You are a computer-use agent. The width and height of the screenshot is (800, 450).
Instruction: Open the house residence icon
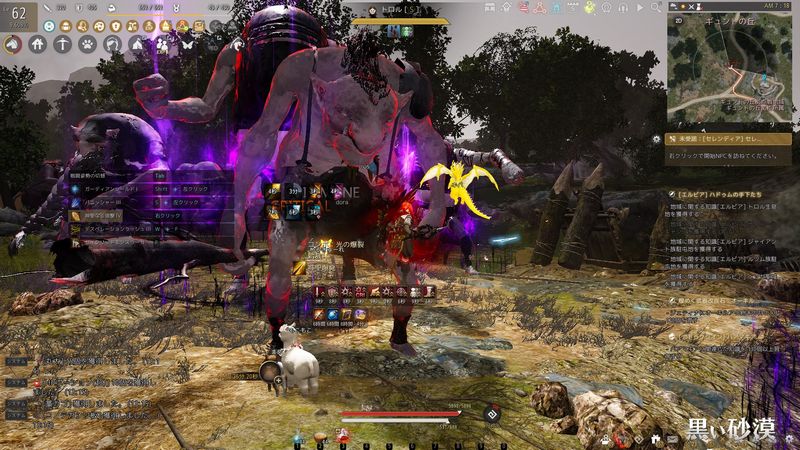(38, 44)
